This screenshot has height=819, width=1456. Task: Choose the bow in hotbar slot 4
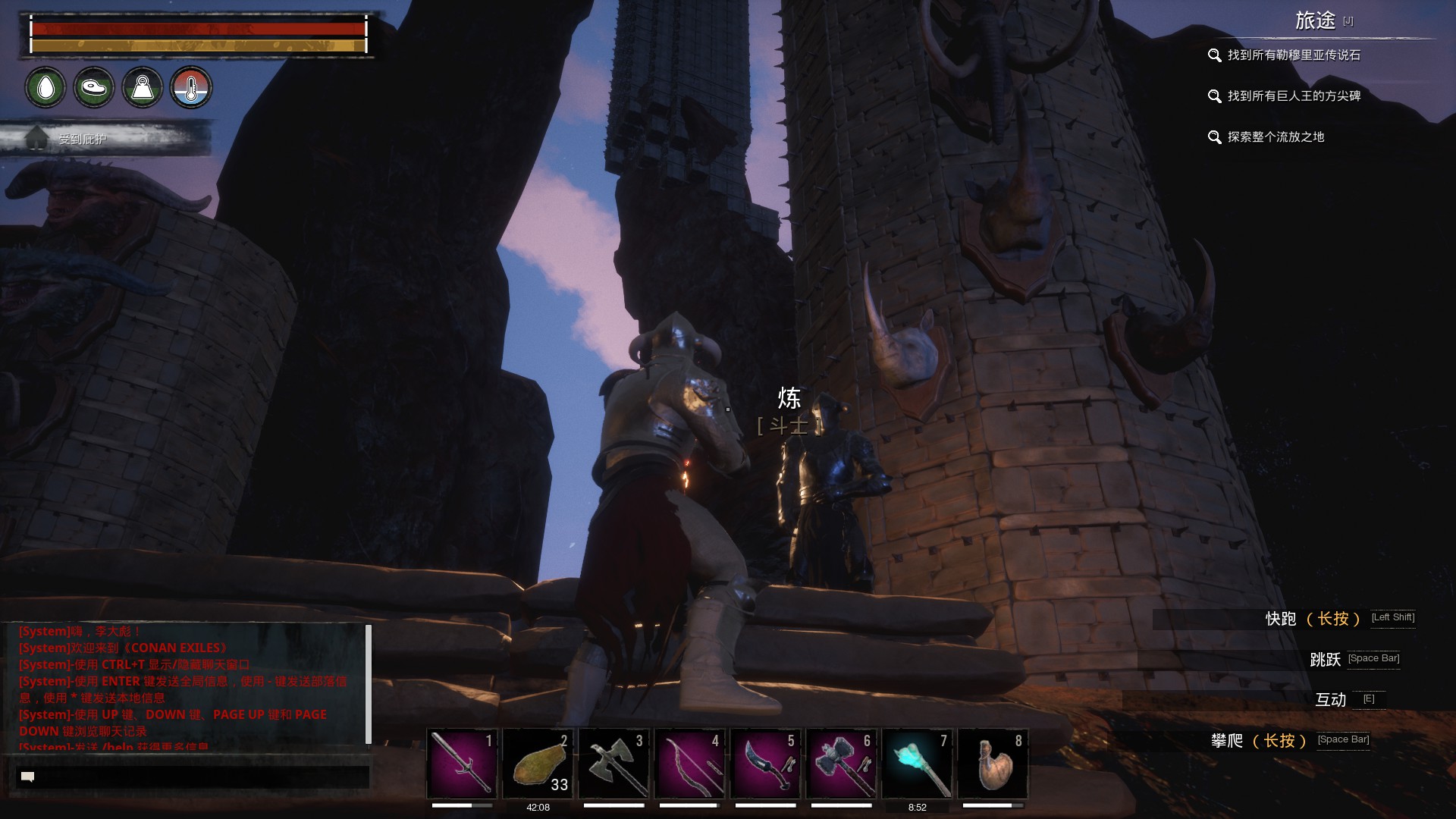(690, 764)
